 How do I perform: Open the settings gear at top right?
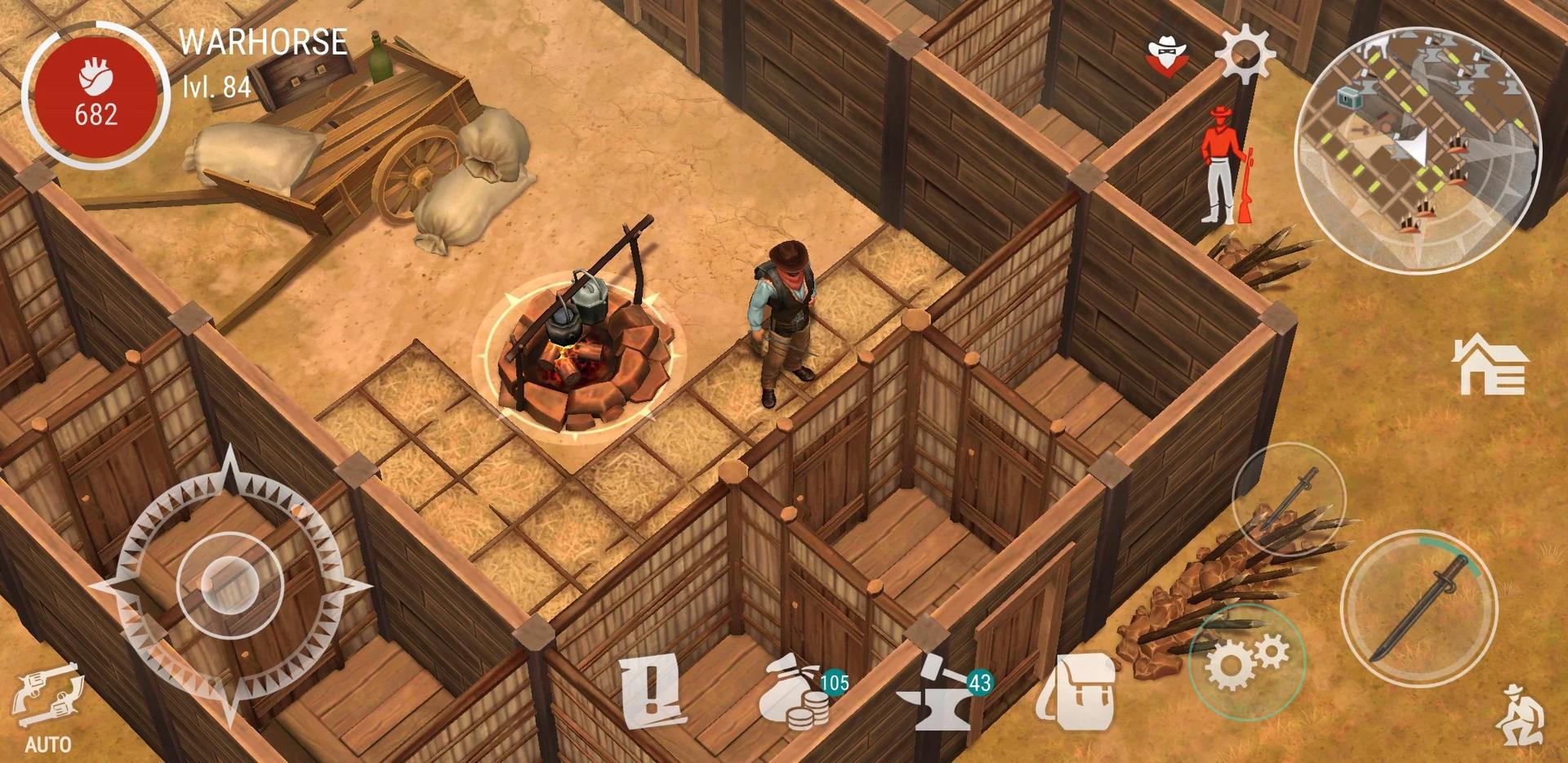[x=1245, y=53]
